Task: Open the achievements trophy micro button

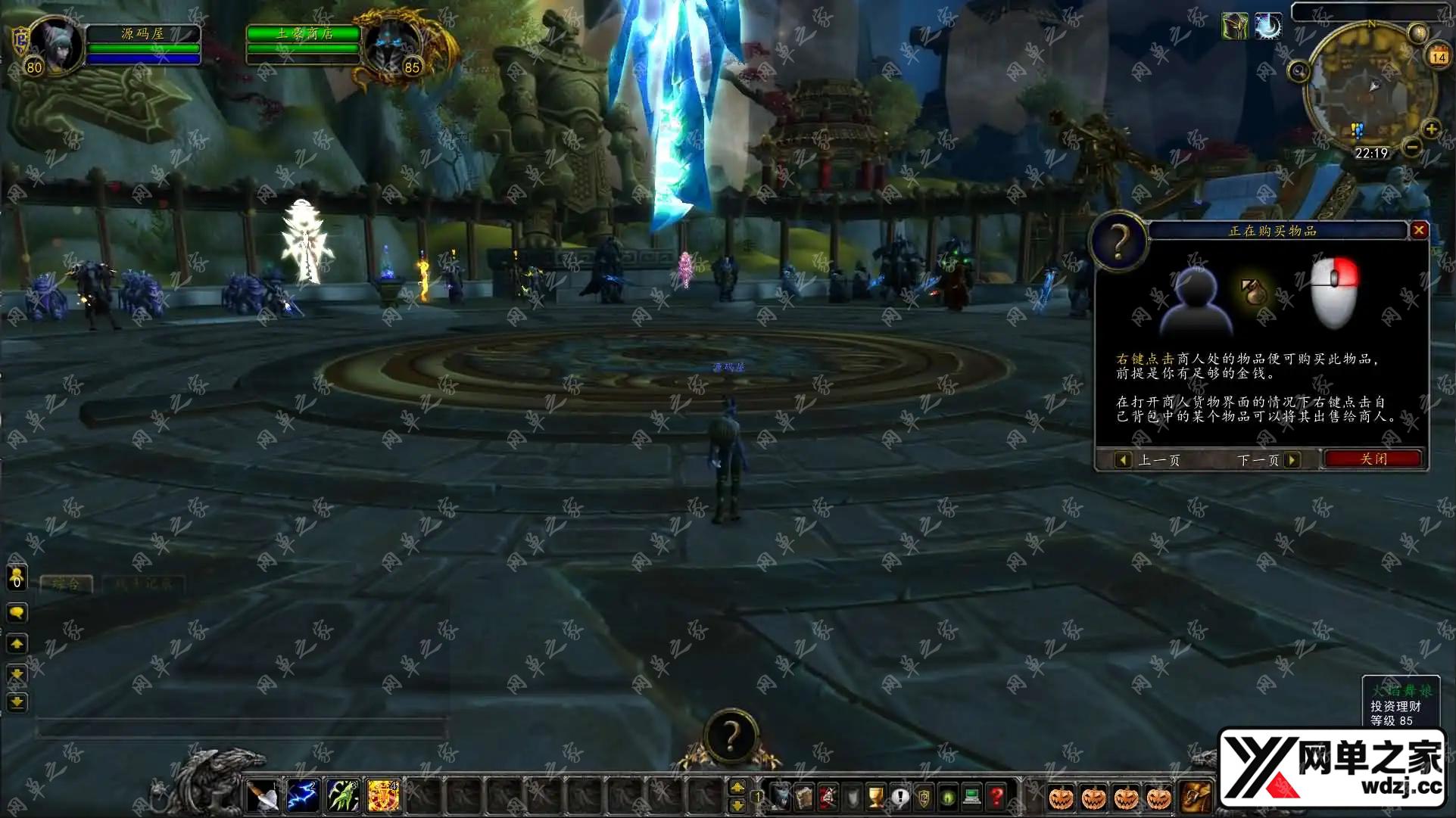Action: (x=875, y=797)
